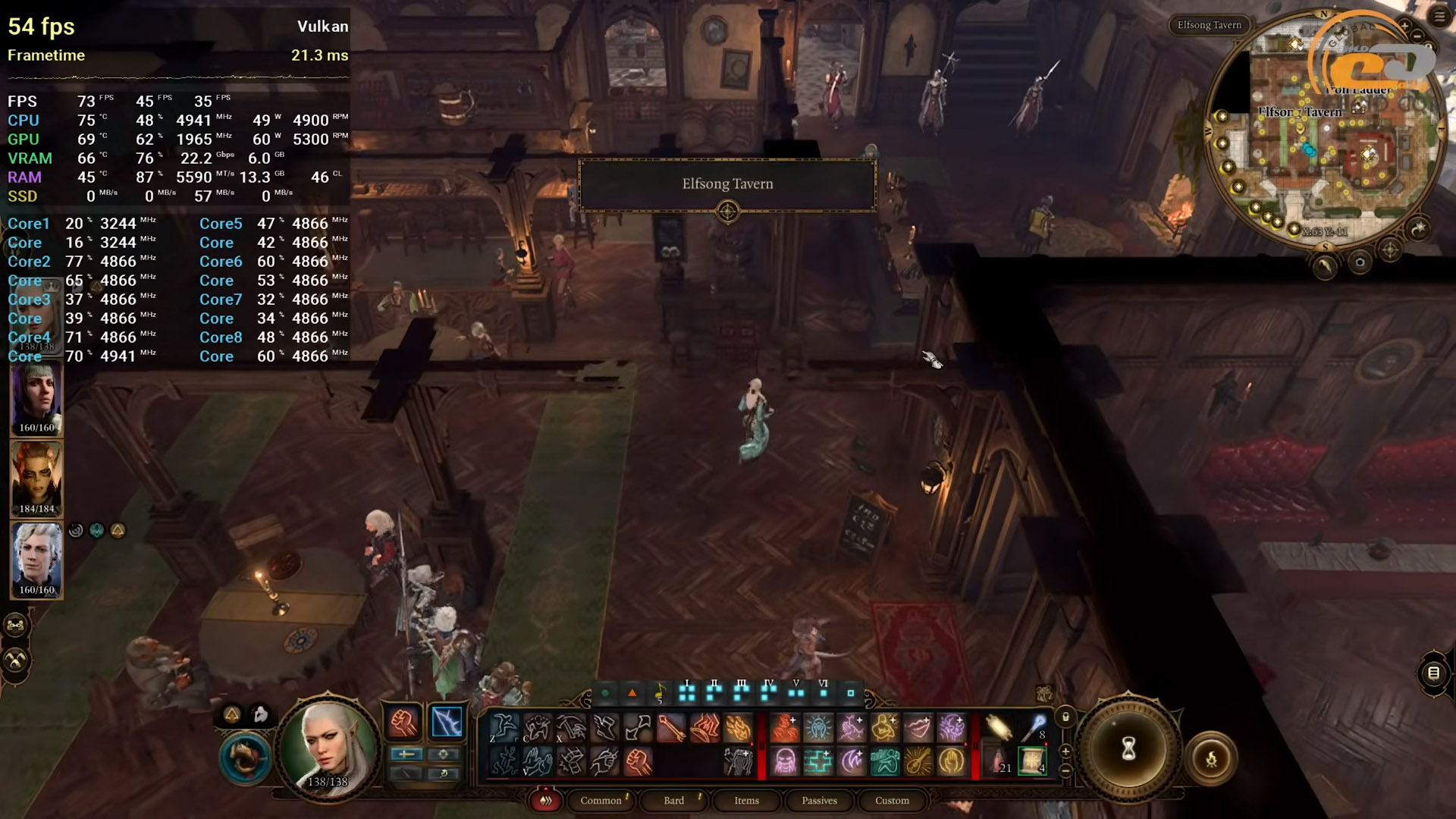The height and width of the screenshot is (819, 1456).
Task: Click the hourglass end turn button
Action: coord(1128,749)
